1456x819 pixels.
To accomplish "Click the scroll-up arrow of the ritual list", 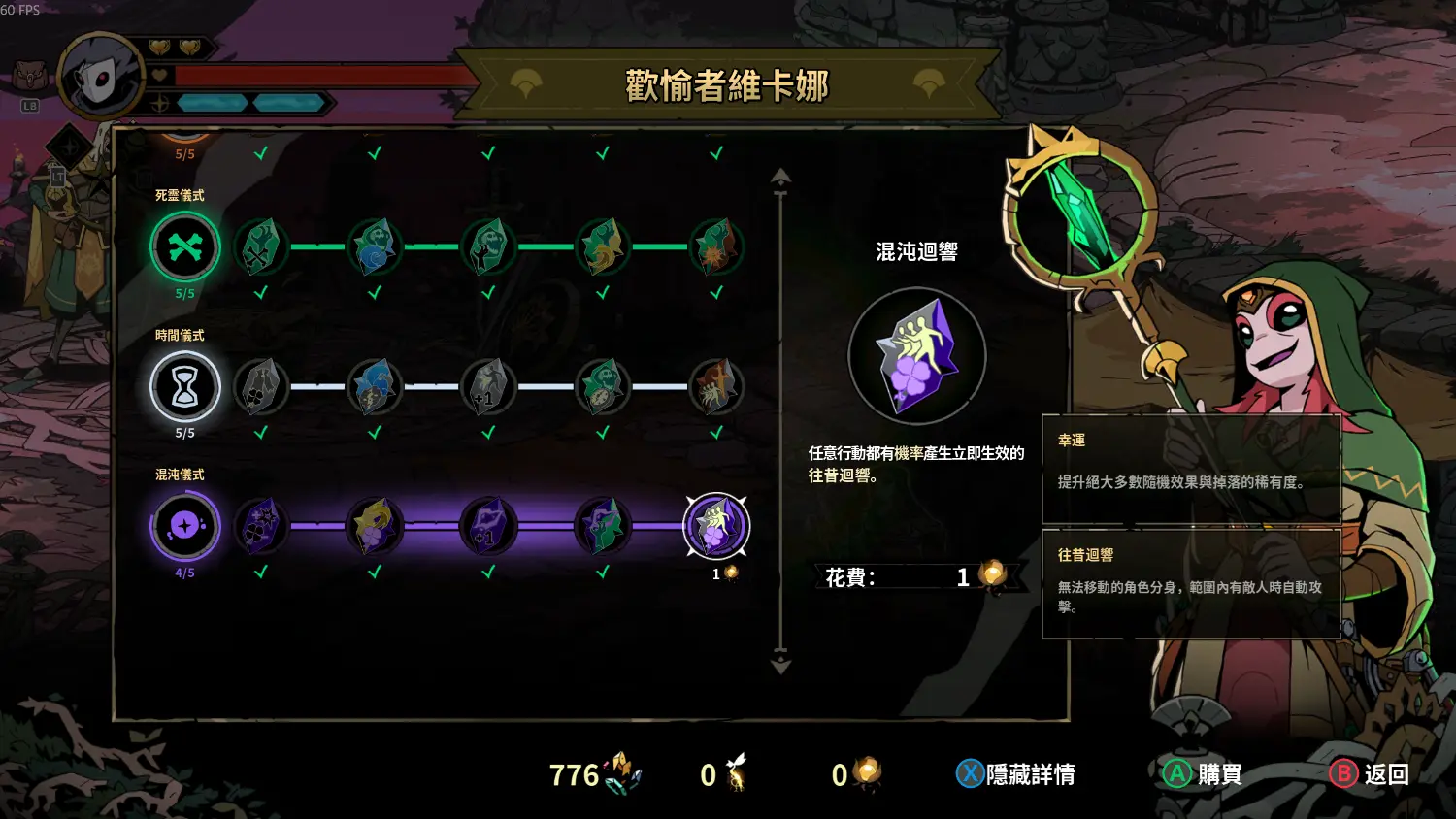I will (780, 178).
